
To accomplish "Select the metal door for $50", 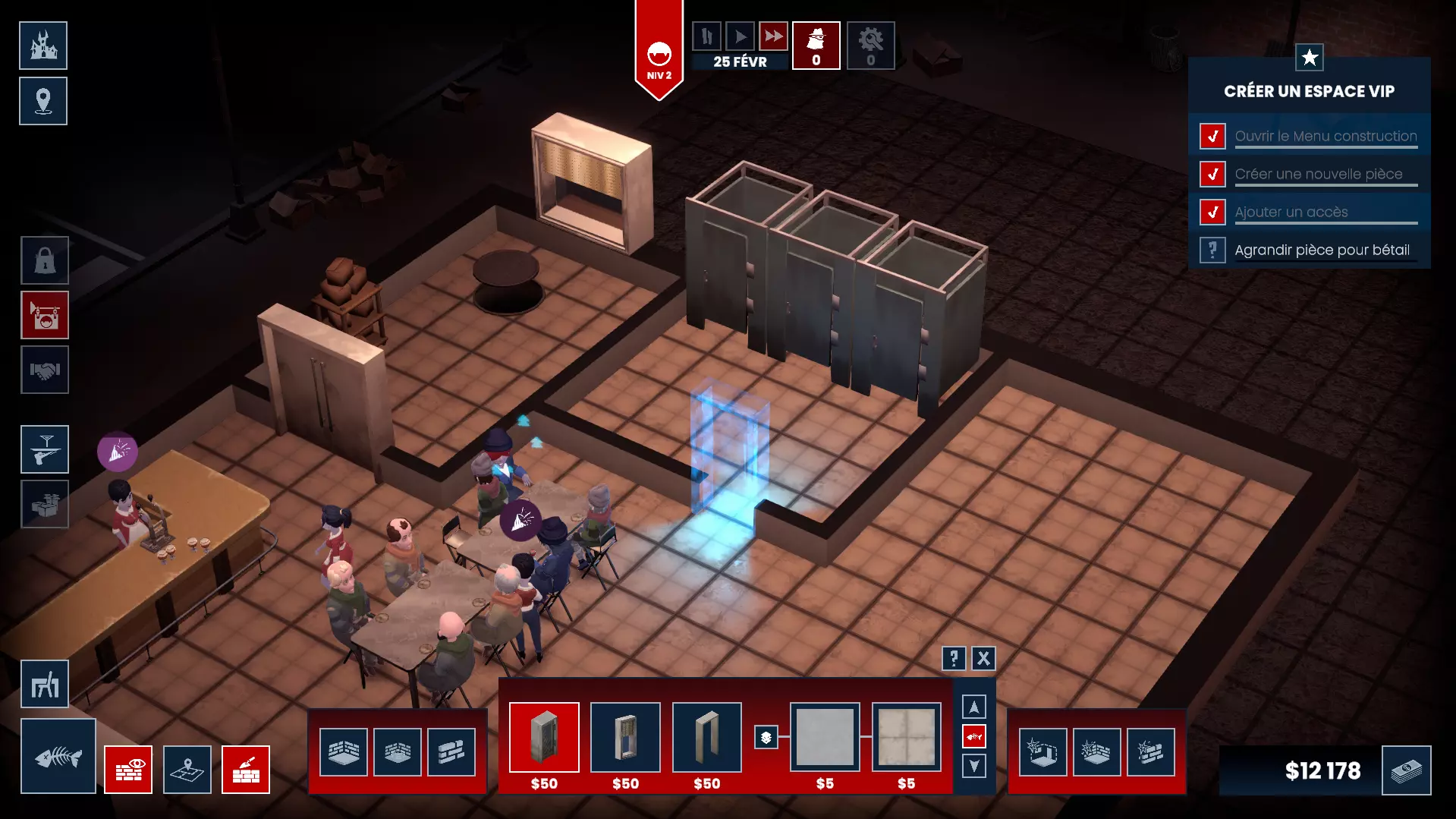I will click(x=544, y=737).
